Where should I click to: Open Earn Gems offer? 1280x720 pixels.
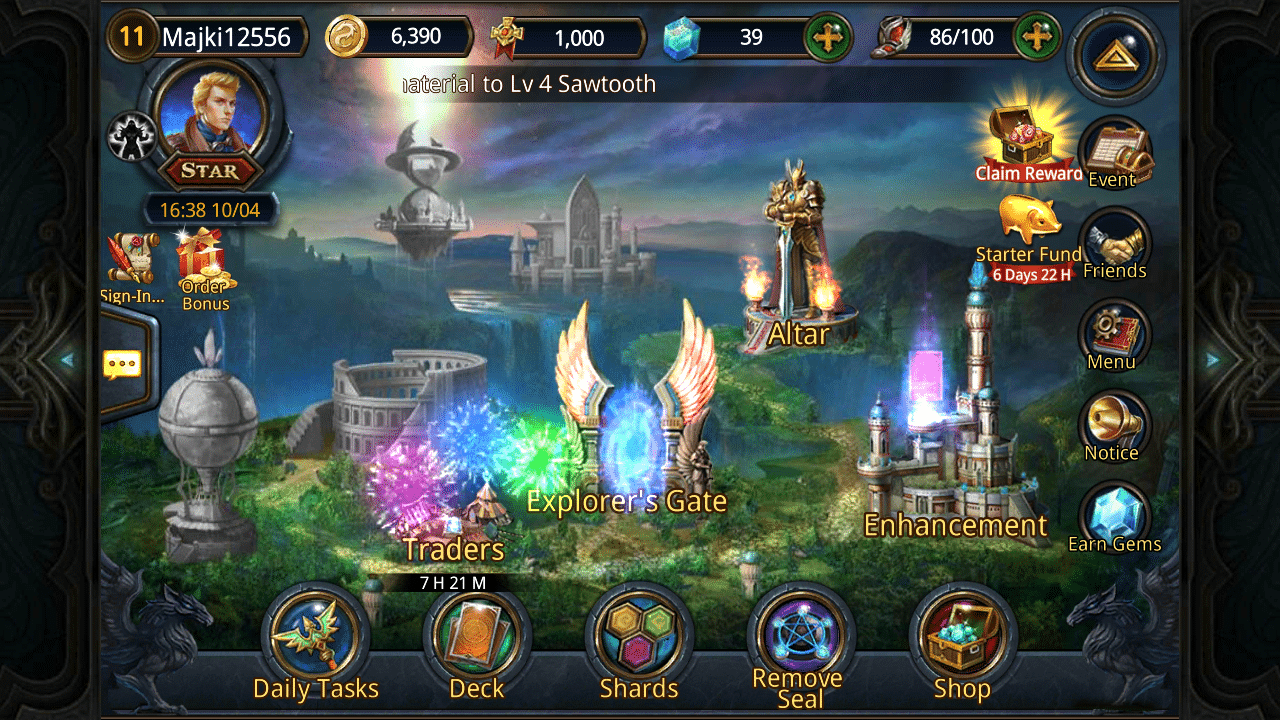pos(1114,516)
